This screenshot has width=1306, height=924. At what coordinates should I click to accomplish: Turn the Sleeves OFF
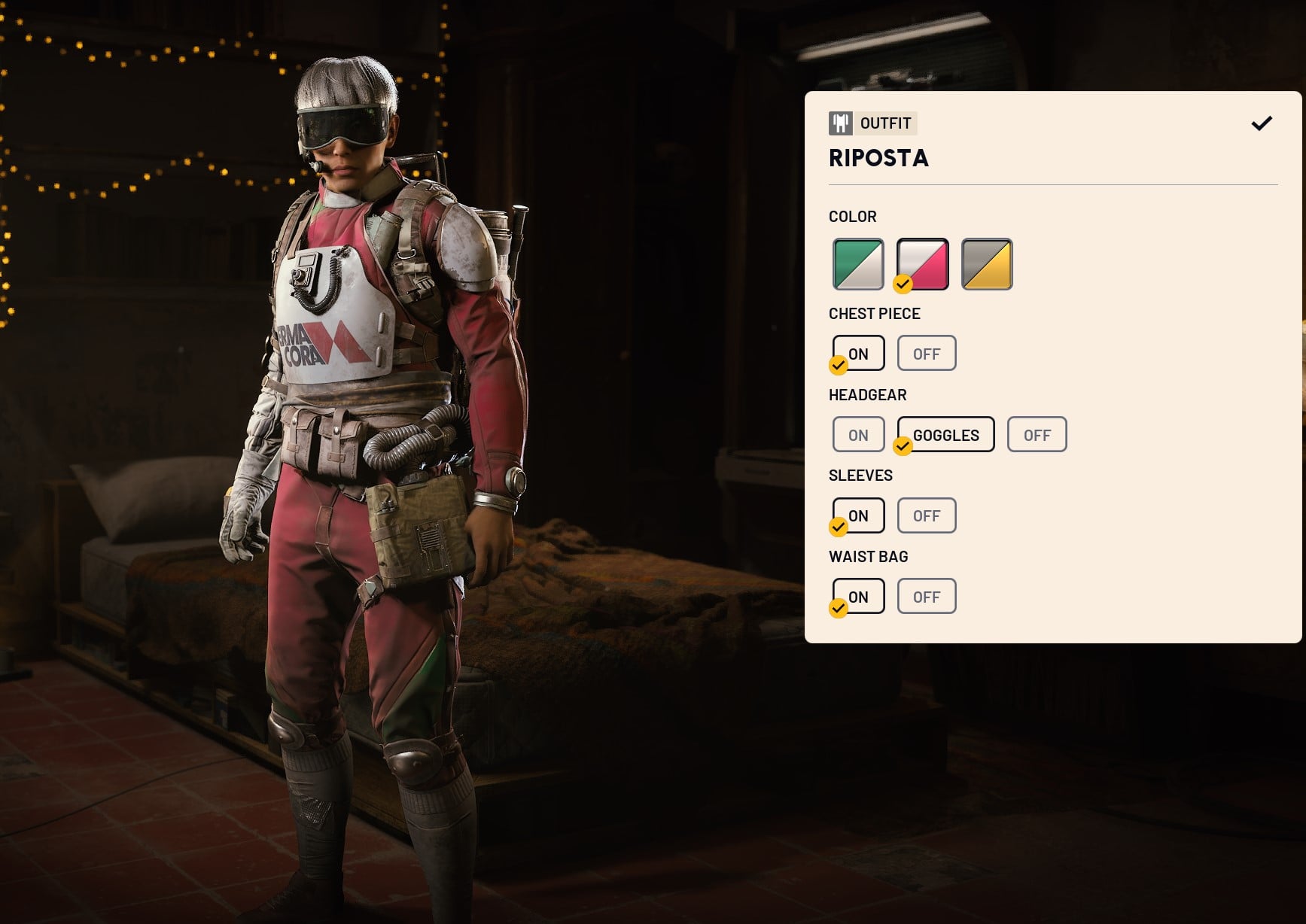coord(927,515)
